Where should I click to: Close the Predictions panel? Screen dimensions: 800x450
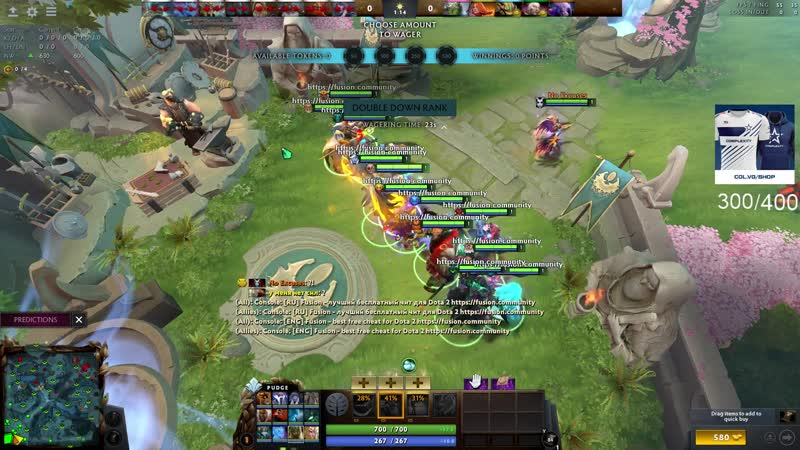point(79,320)
